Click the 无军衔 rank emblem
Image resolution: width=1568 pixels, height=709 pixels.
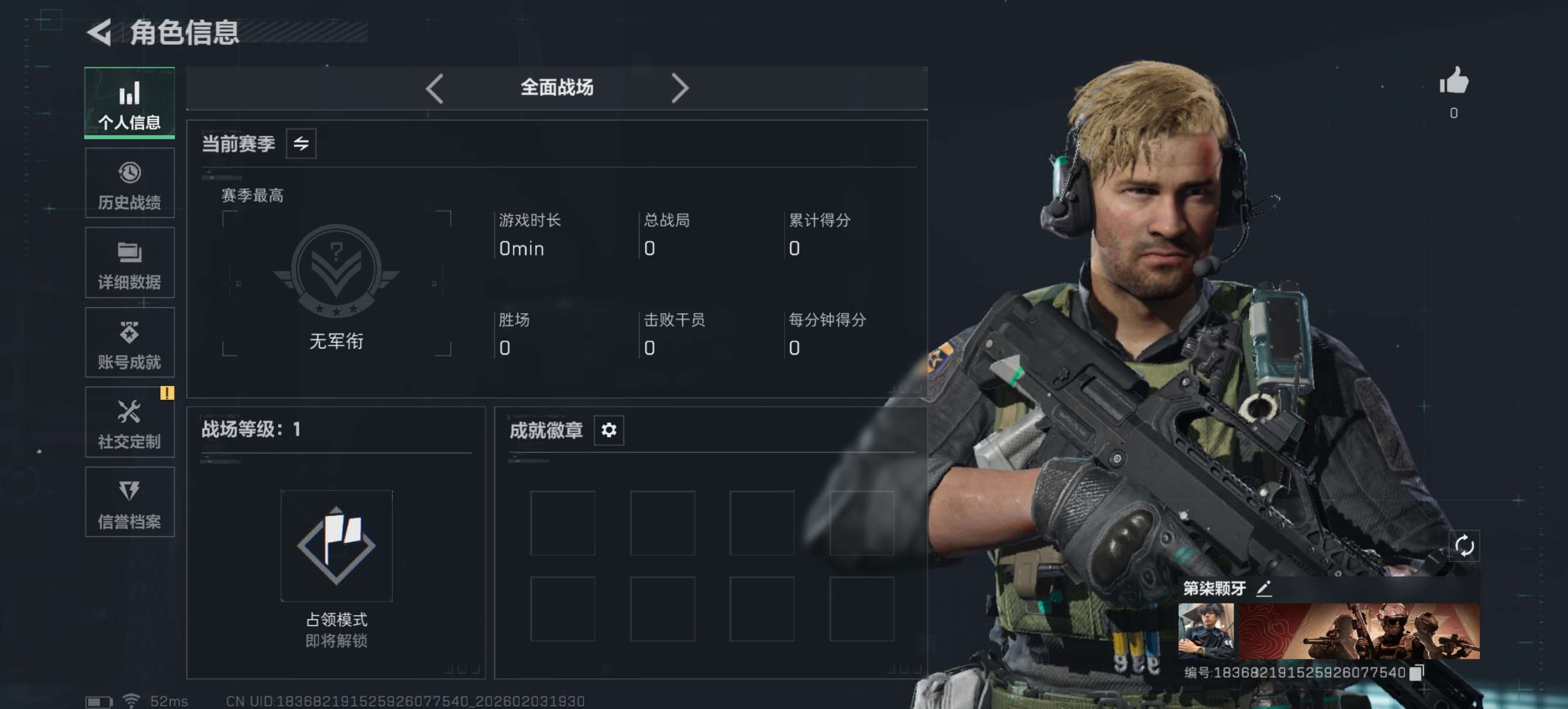click(x=337, y=271)
